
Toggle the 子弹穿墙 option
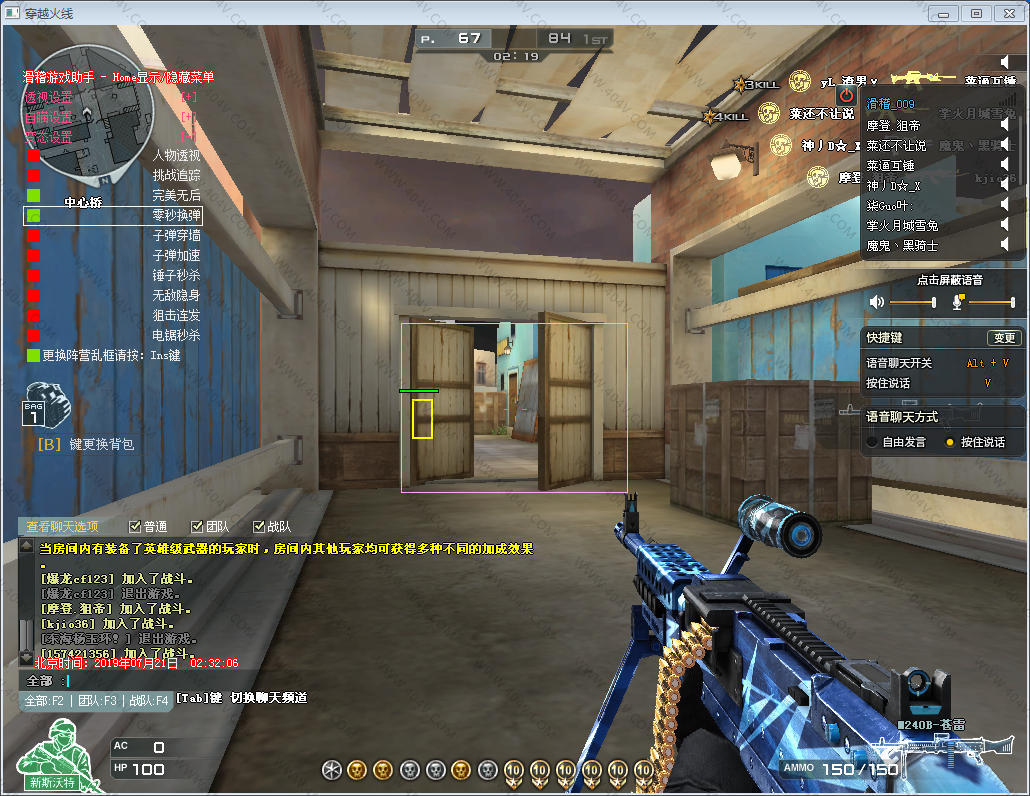point(33,236)
